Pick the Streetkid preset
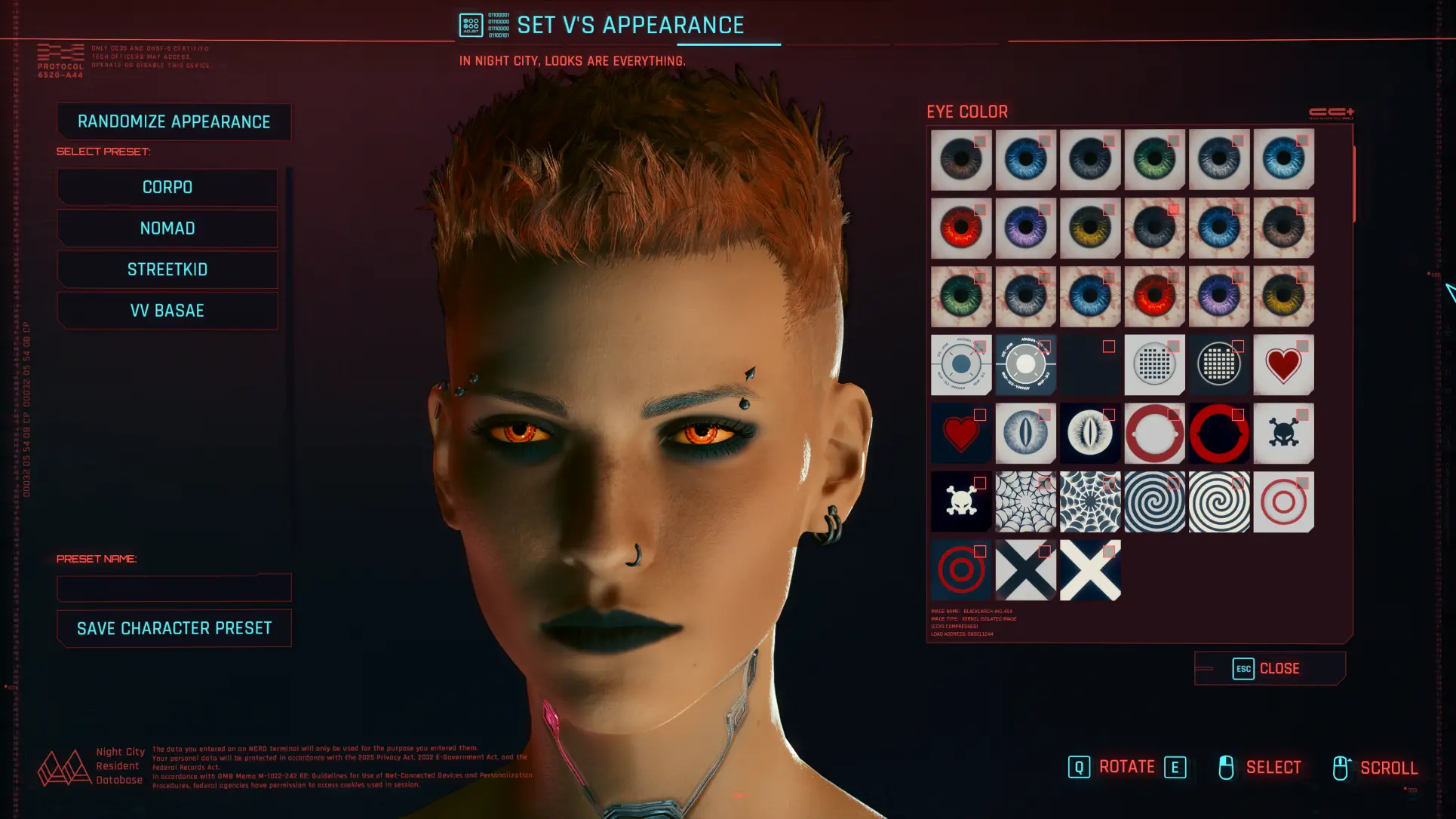 [167, 270]
